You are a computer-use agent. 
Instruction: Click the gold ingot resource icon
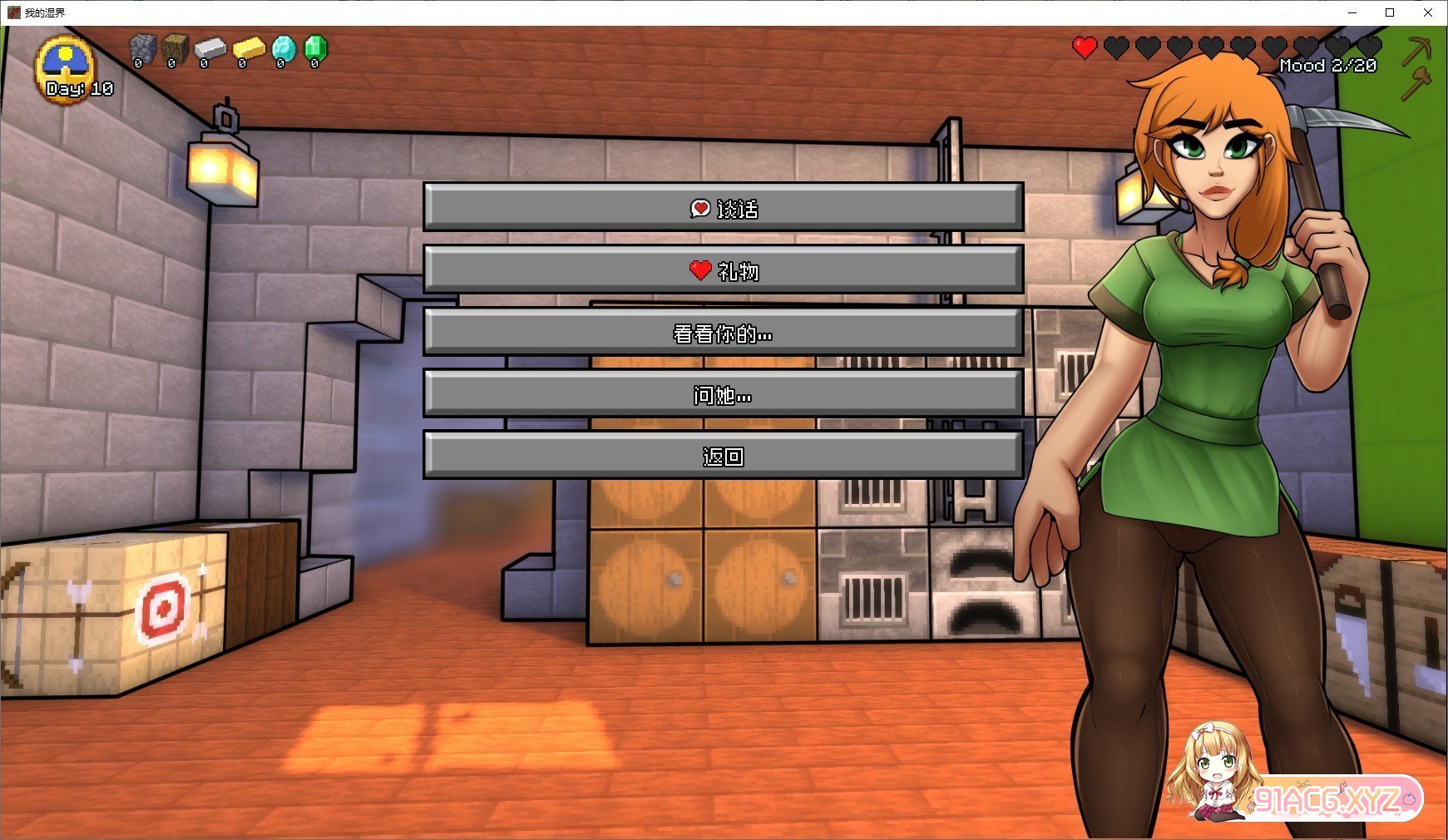click(x=248, y=49)
